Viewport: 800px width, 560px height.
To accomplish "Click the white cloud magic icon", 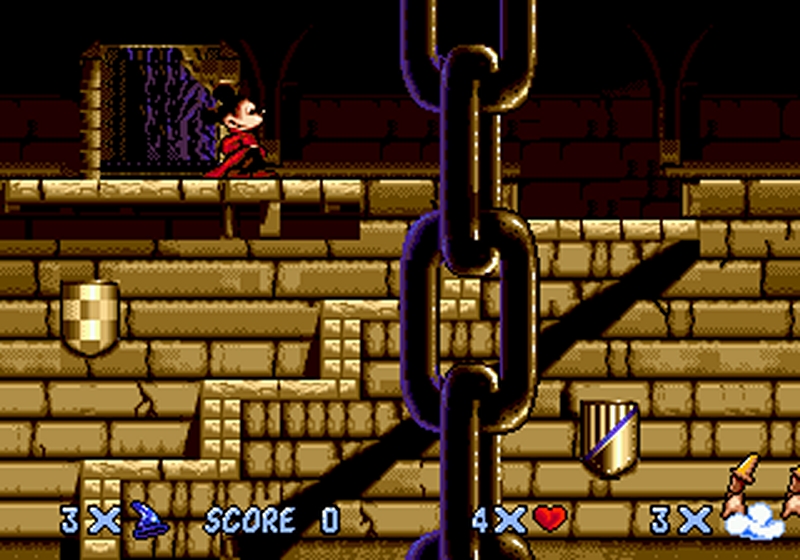I will [x=750, y=520].
